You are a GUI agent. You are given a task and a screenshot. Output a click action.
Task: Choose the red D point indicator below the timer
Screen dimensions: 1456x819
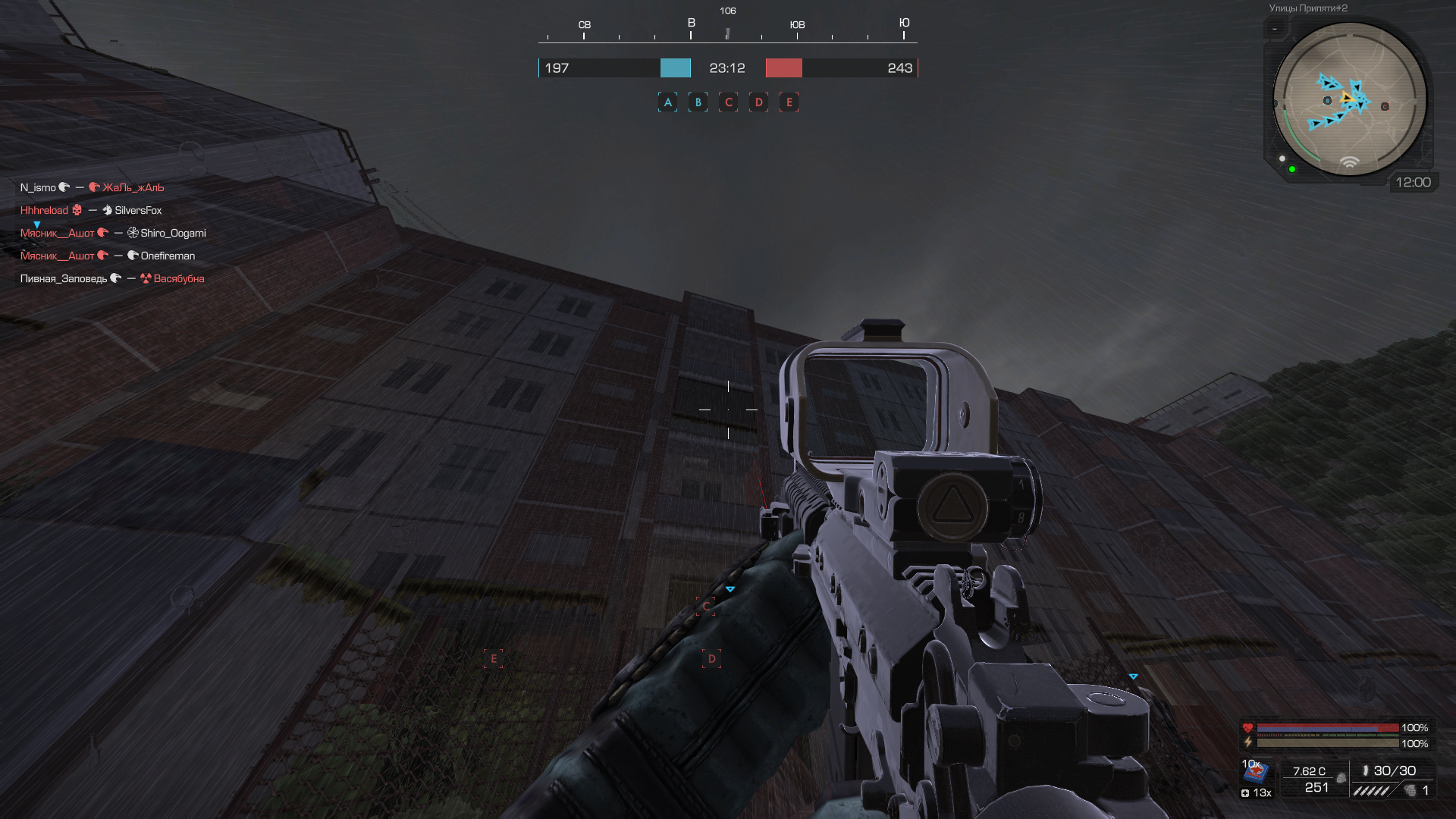(758, 102)
